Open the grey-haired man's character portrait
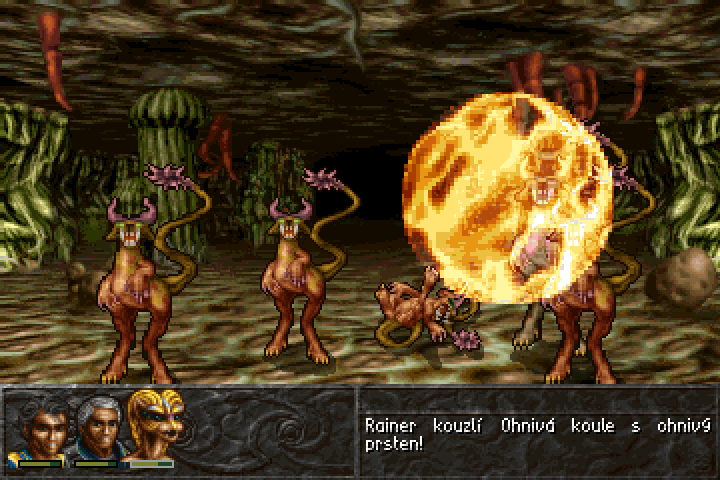 point(96,426)
